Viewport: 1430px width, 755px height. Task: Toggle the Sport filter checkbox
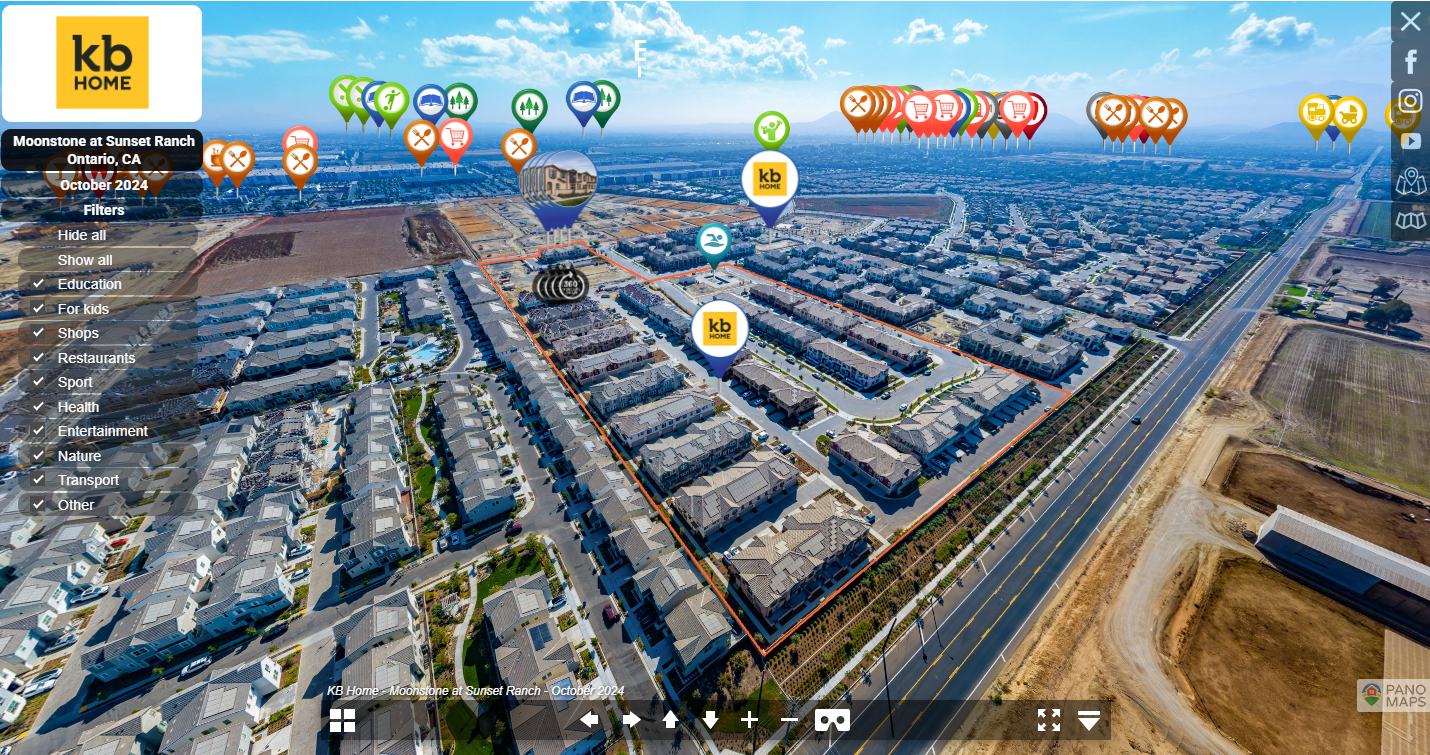coord(39,382)
